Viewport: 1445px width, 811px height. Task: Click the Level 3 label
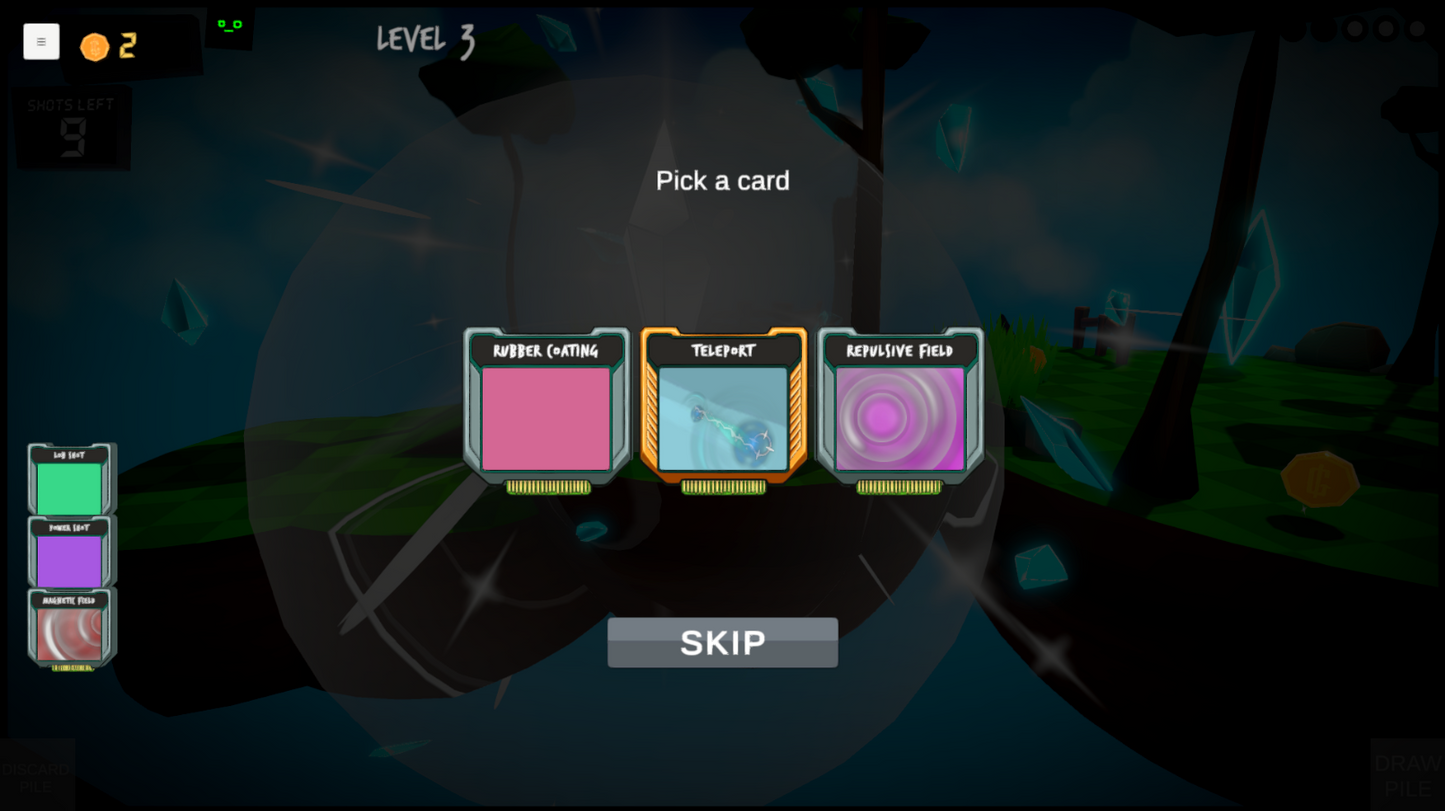tap(425, 39)
